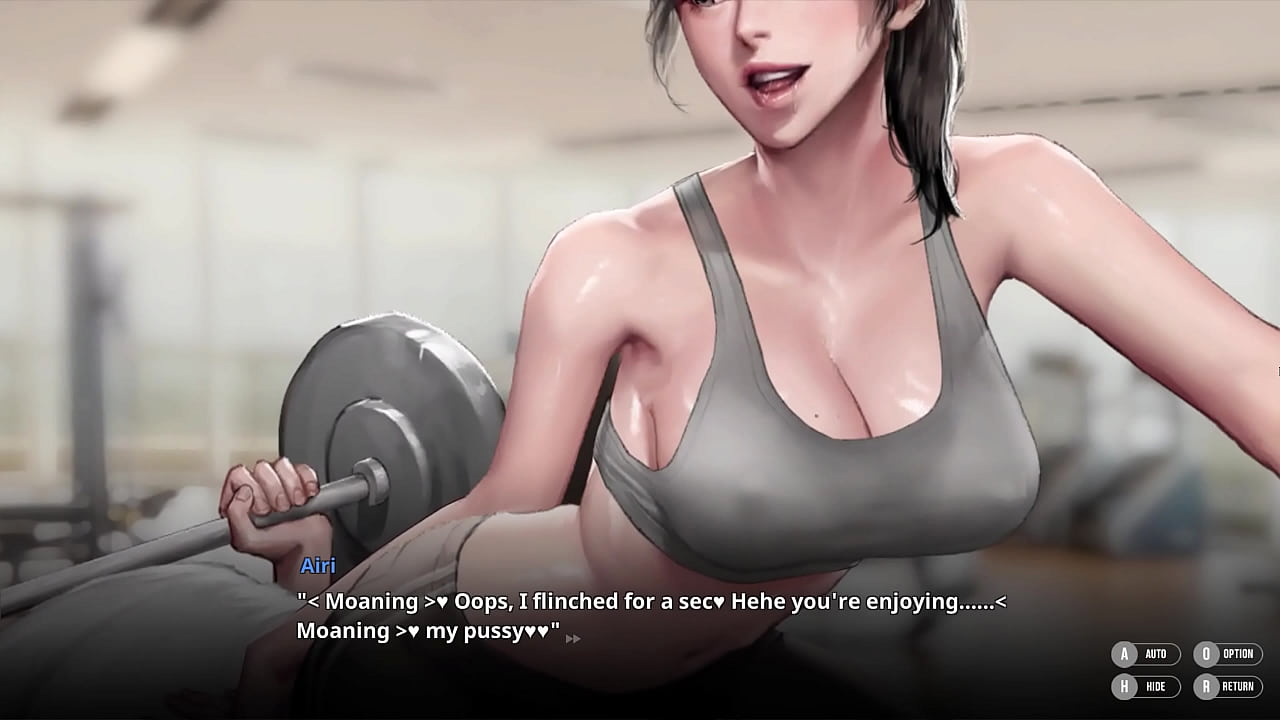Enable auto-advance with the AUTO button
The width and height of the screenshot is (1280, 720).
pos(1150,654)
